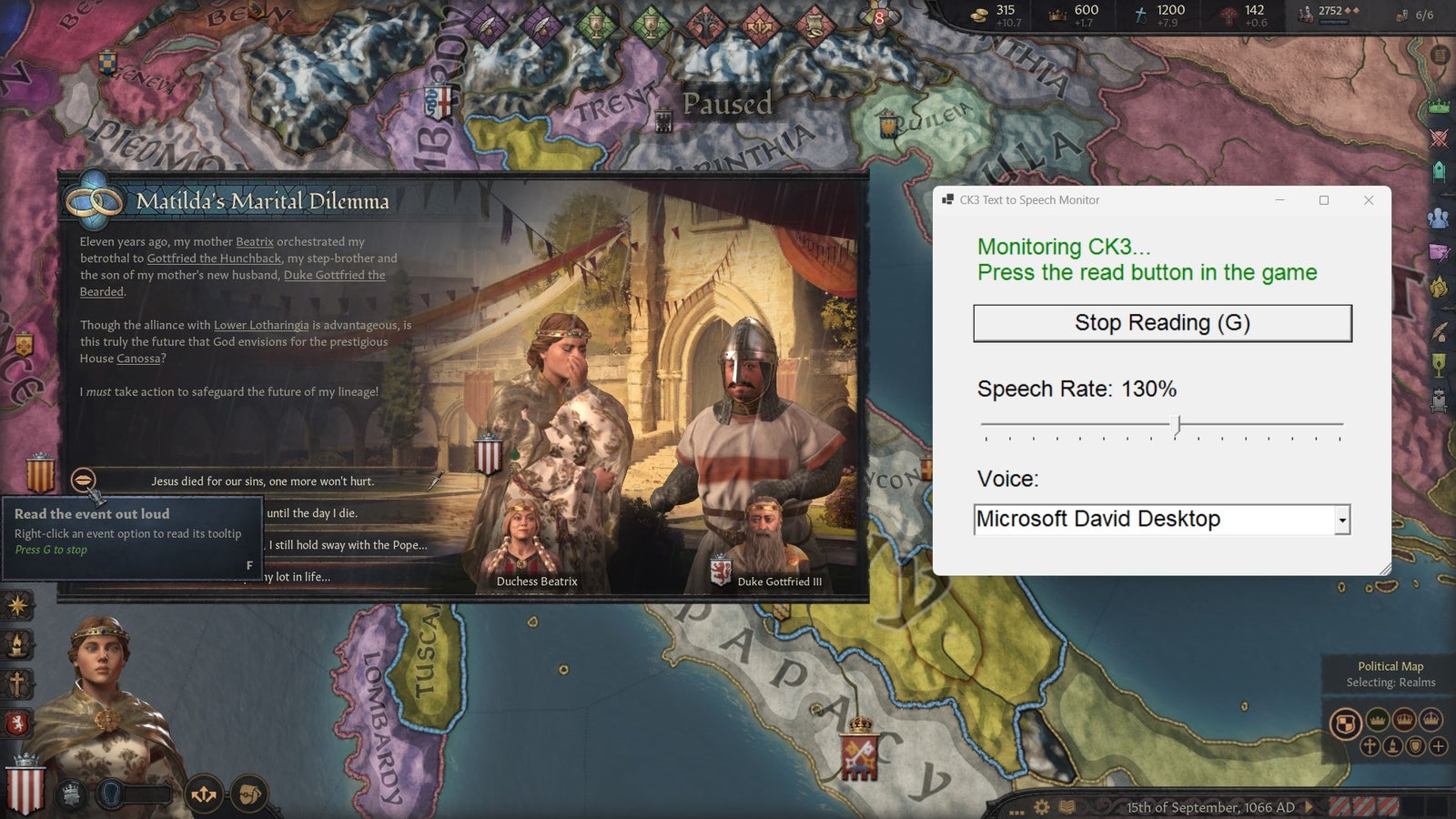Choose "Jesus died for our sins" option
The image size is (1456, 819).
262,481
